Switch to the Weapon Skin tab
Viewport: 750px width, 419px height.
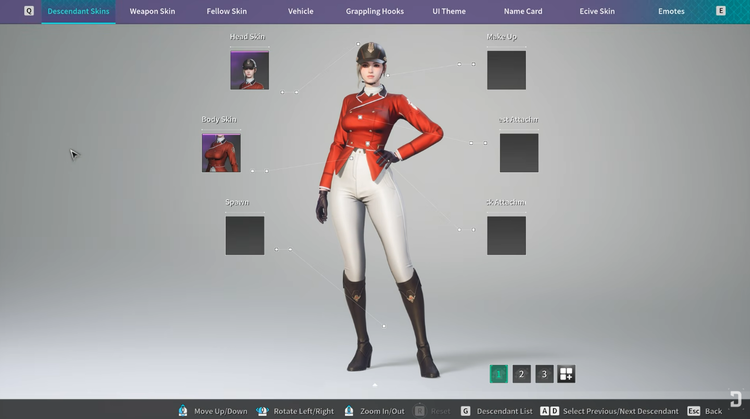152,11
